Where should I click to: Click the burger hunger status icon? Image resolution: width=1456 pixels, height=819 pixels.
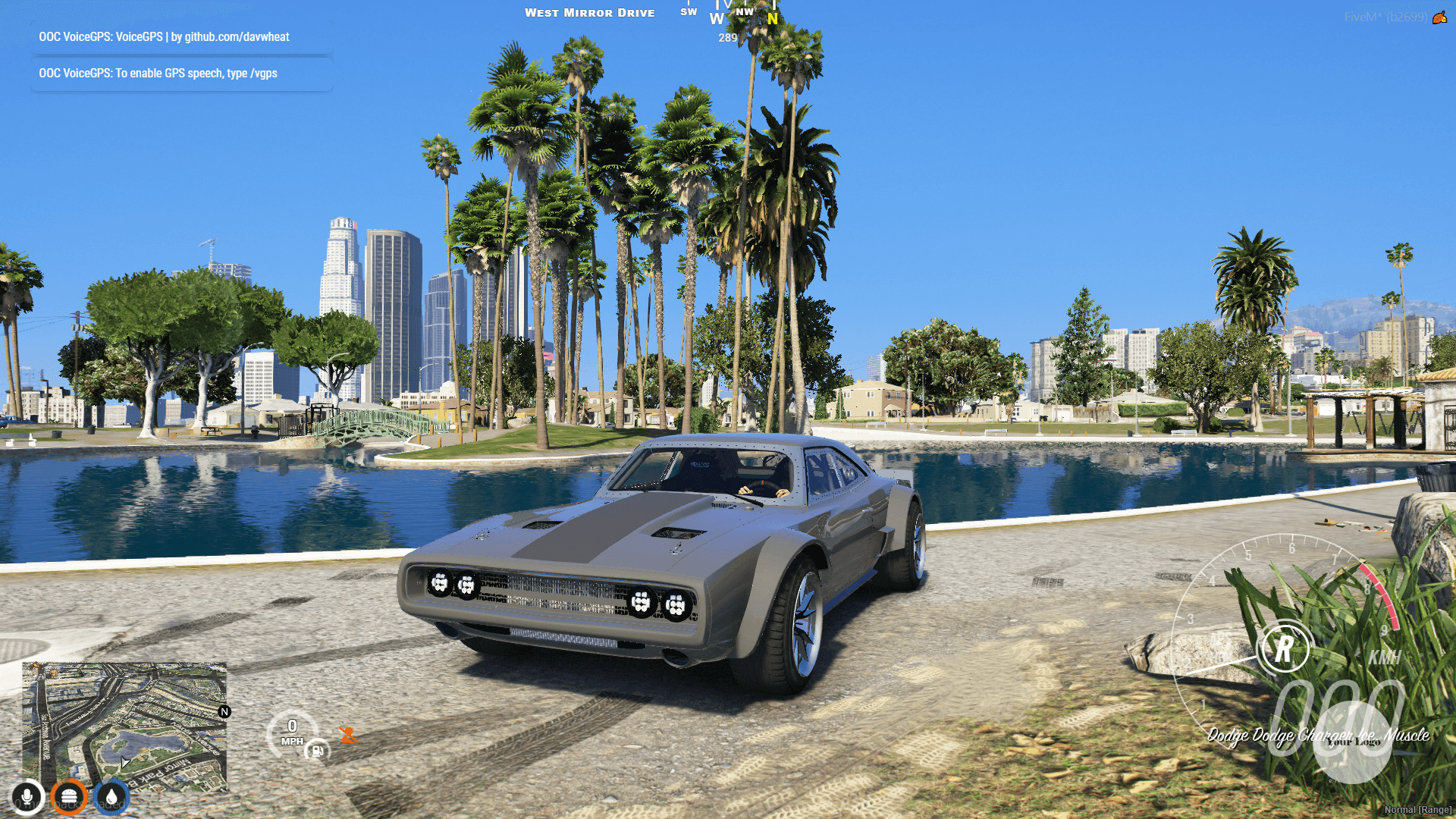pos(70,797)
